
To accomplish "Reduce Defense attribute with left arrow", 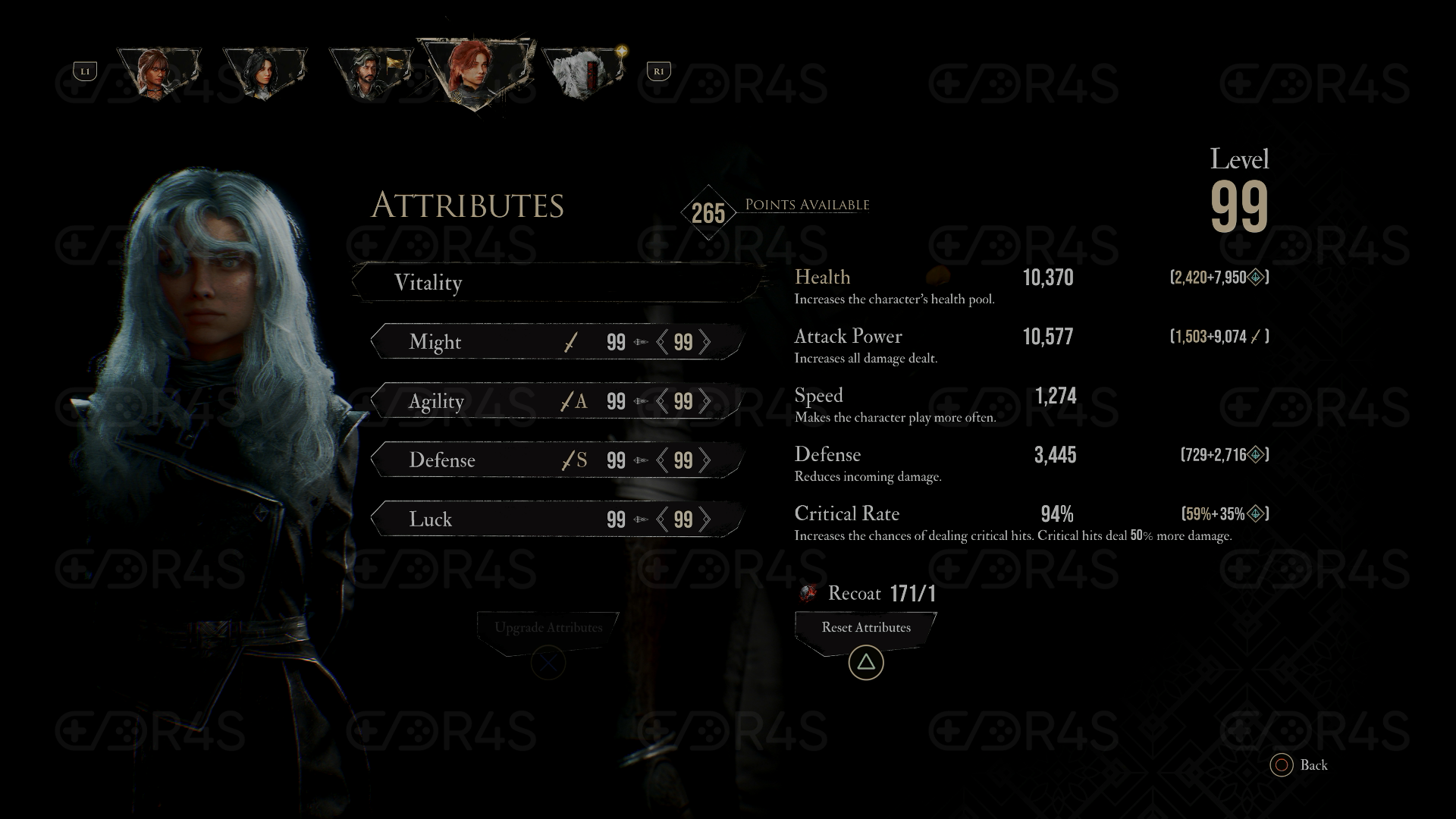I will coord(662,460).
